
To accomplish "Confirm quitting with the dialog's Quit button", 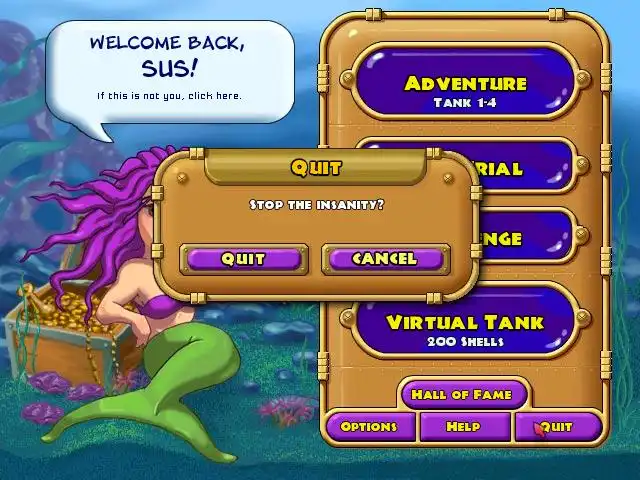I will [243, 258].
